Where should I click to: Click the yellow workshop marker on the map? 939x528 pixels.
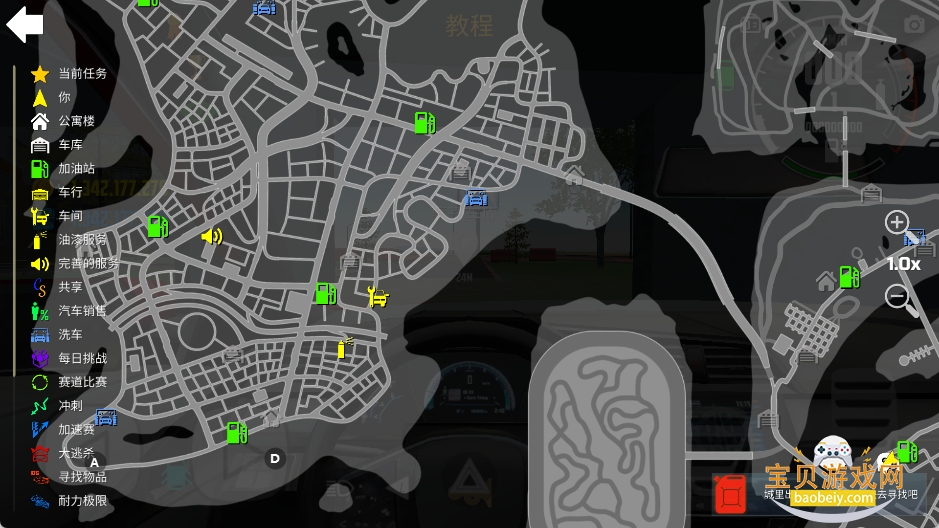tap(377, 296)
